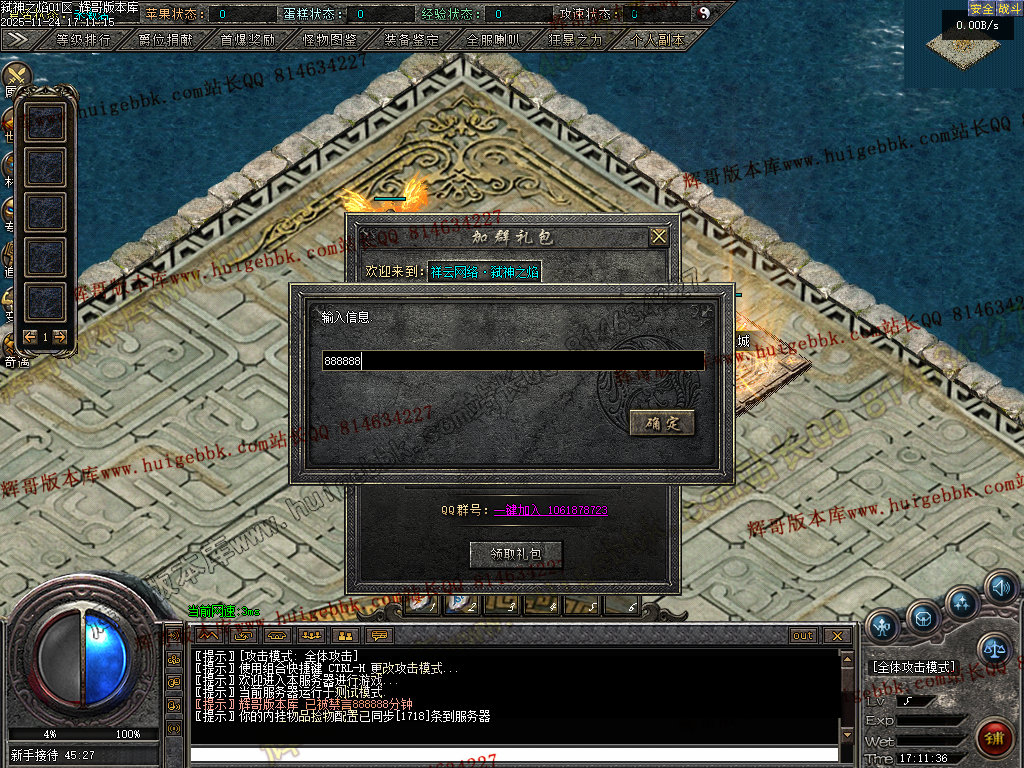The width and height of the screenshot is (1024, 768).
Task: Open the red 铺 shop button
Action: click(993, 739)
